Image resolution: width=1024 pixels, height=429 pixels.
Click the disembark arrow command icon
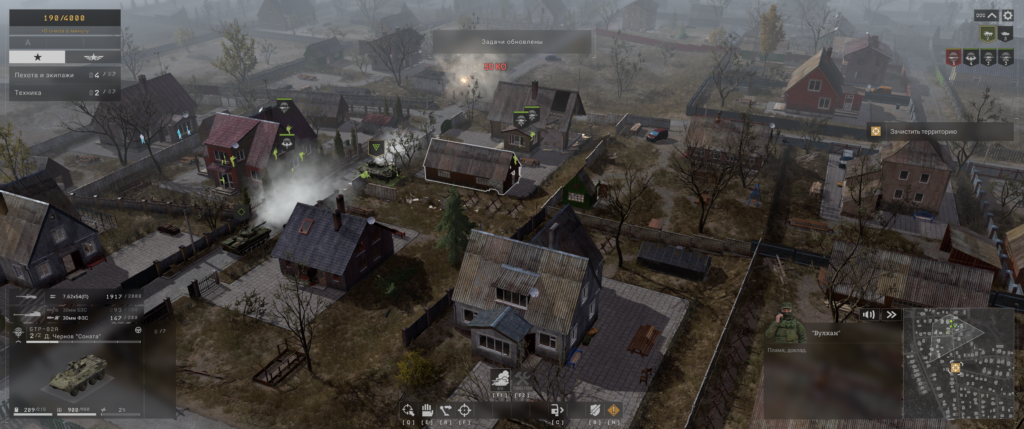pos(557,409)
